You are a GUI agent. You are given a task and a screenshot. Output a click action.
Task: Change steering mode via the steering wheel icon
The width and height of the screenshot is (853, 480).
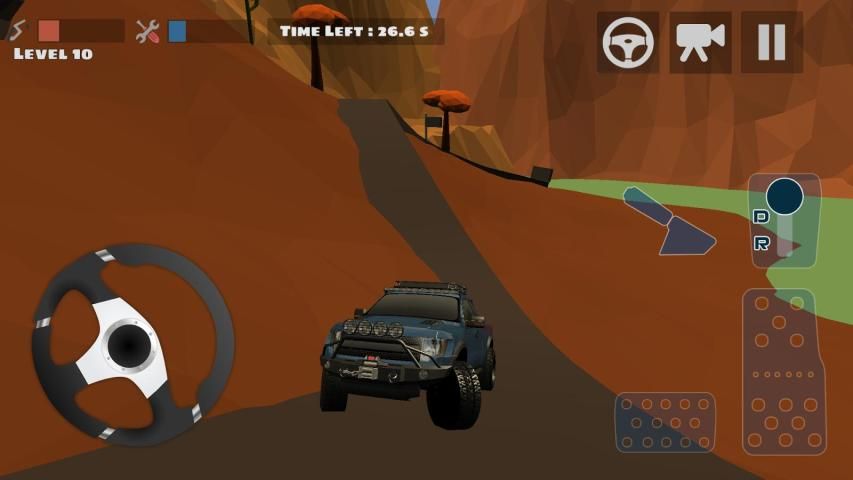[628, 42]
